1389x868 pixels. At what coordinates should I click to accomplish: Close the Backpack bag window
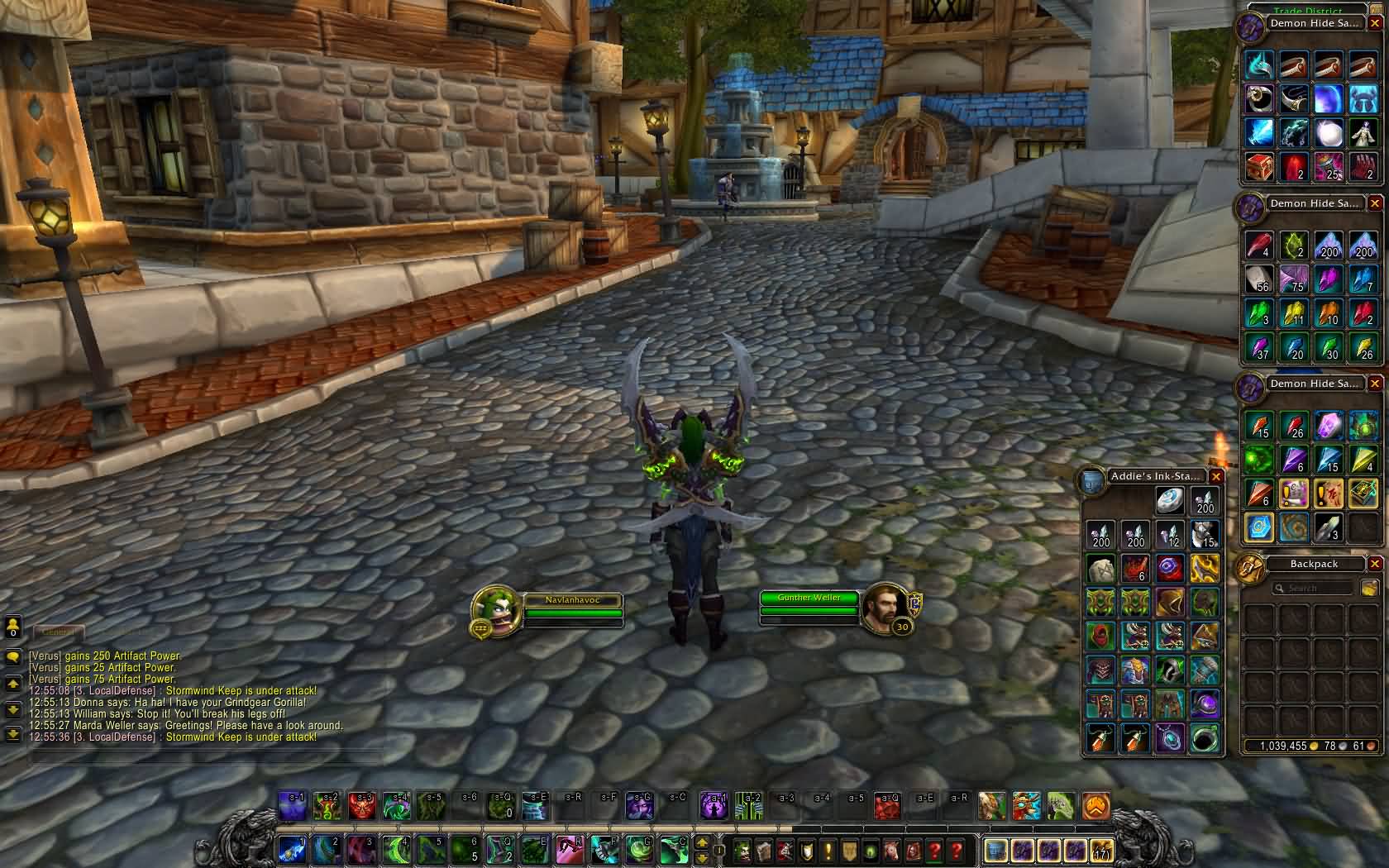tap(1375, 564)
